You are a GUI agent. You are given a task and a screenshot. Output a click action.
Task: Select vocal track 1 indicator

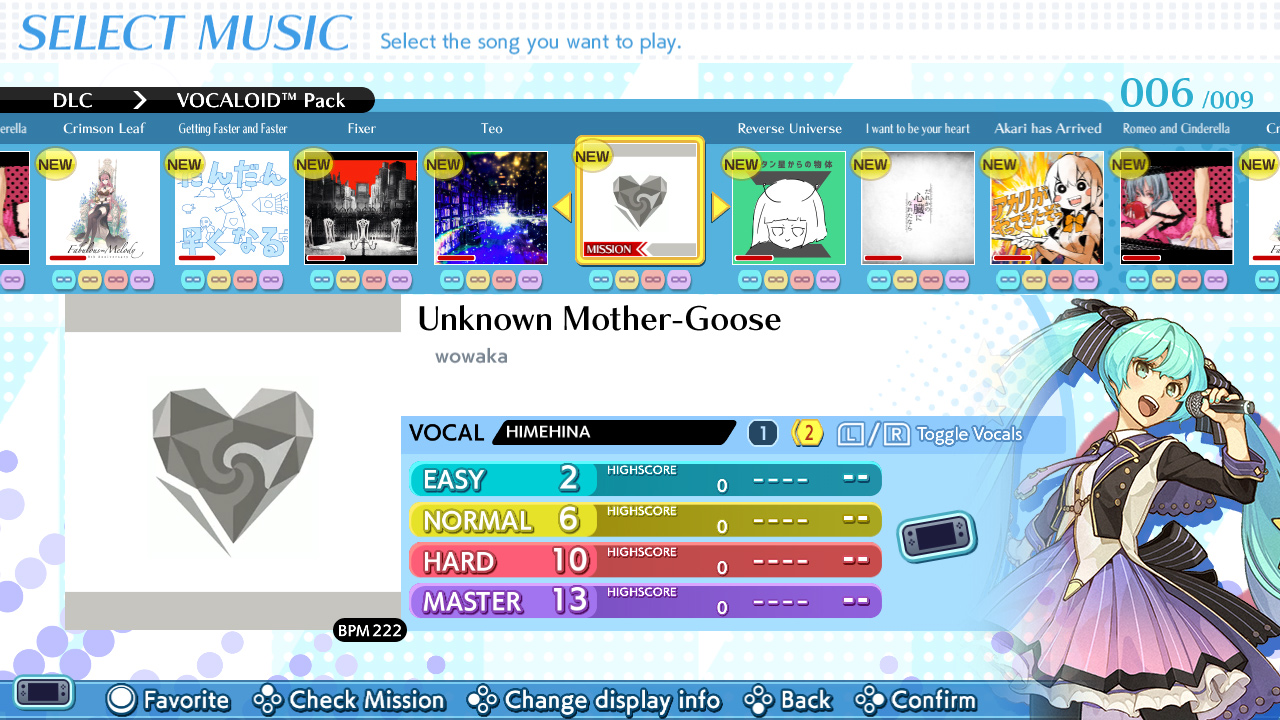(762, 432)
